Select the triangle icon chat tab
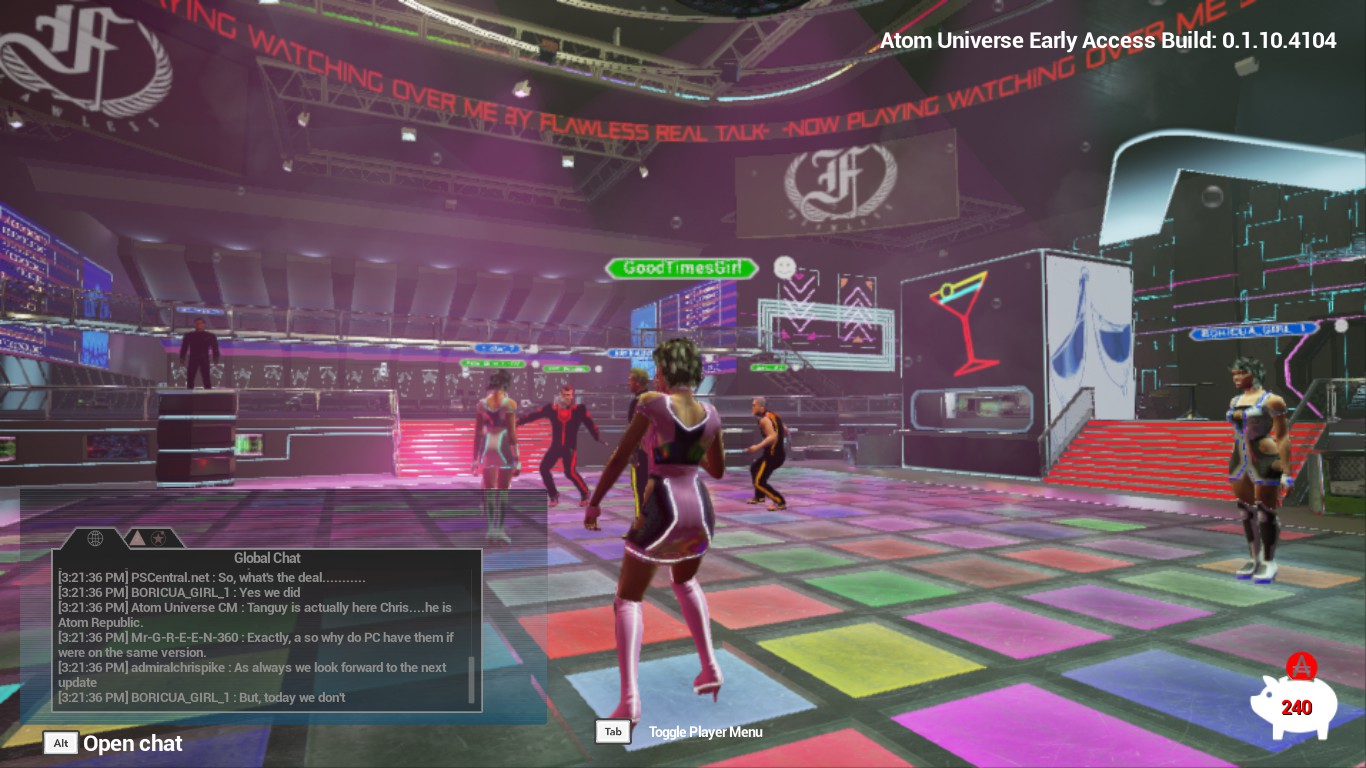 coord(137,538)
